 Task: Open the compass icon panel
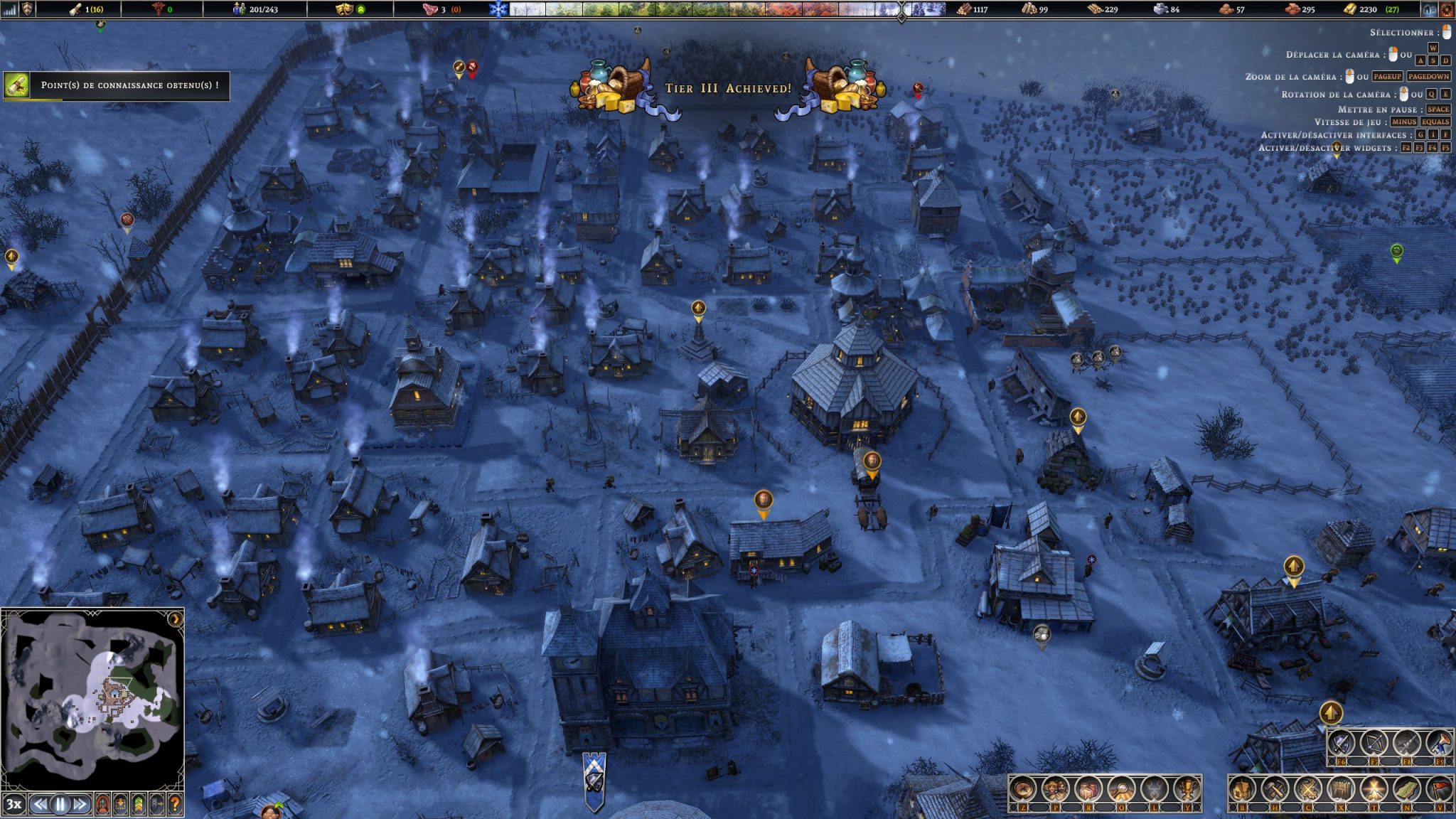click(x=1022, y=789)
